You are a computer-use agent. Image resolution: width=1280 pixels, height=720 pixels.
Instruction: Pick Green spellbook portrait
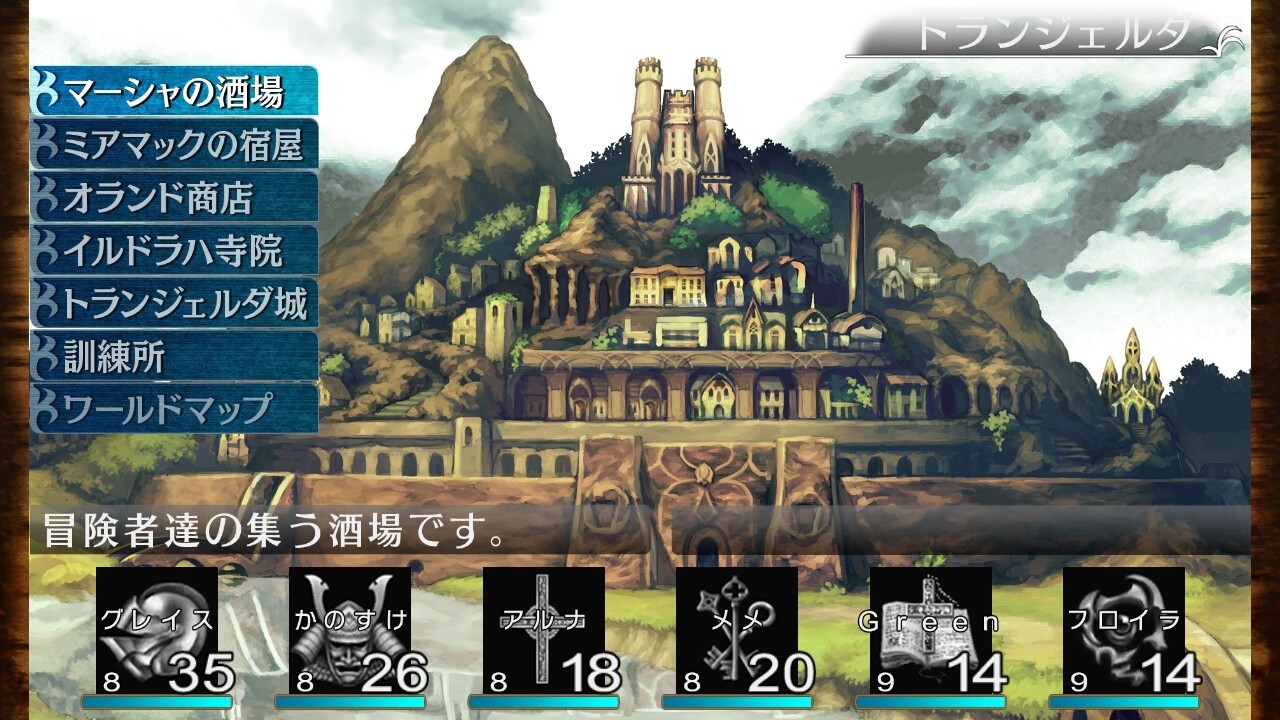tap(931, 630)
